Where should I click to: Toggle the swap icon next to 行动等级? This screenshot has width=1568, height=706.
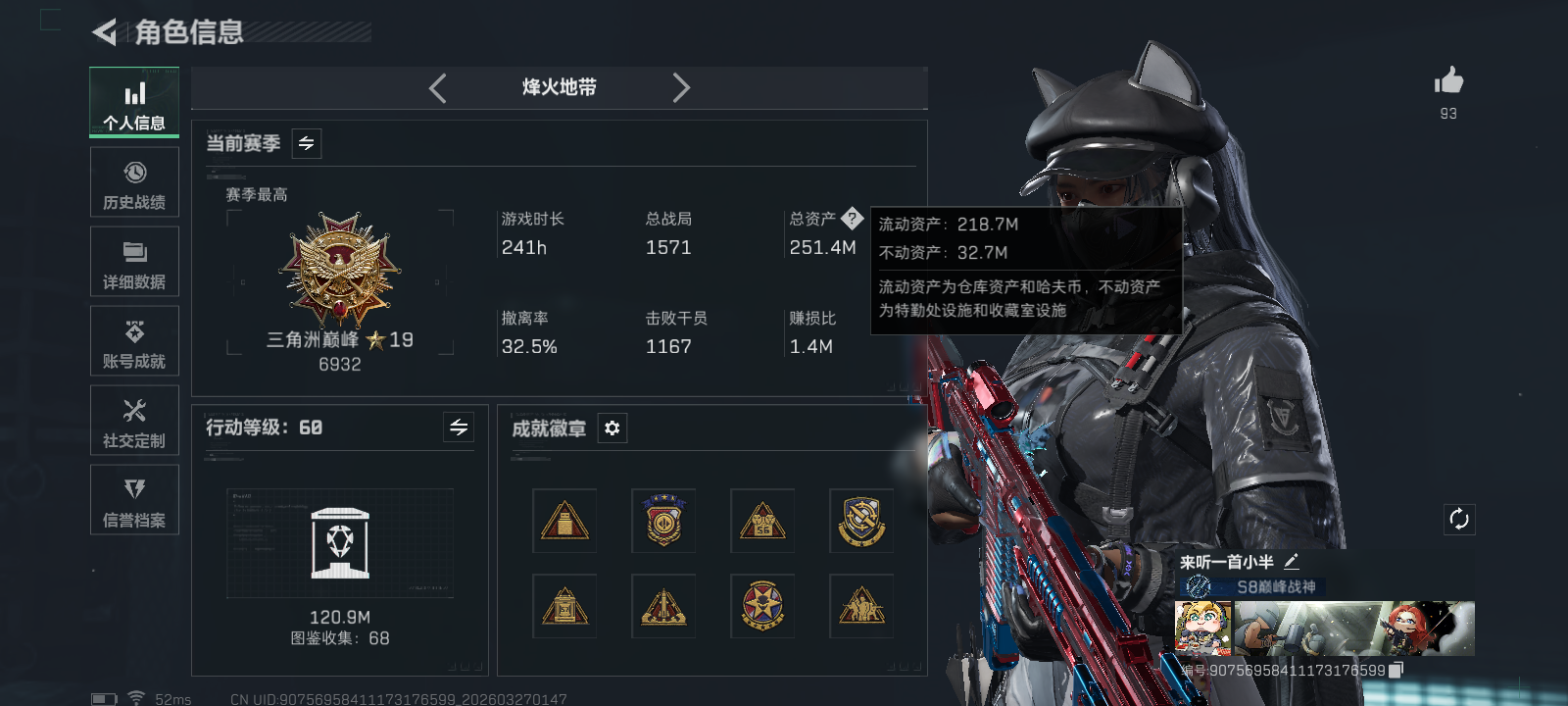pyautogui.click(x=458, y=428)
